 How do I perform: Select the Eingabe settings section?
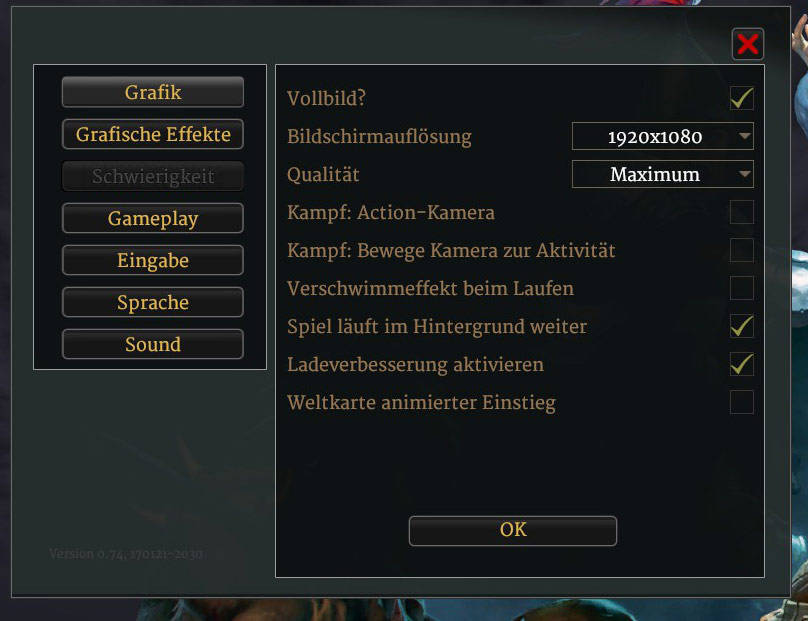[x=153, y=260]
